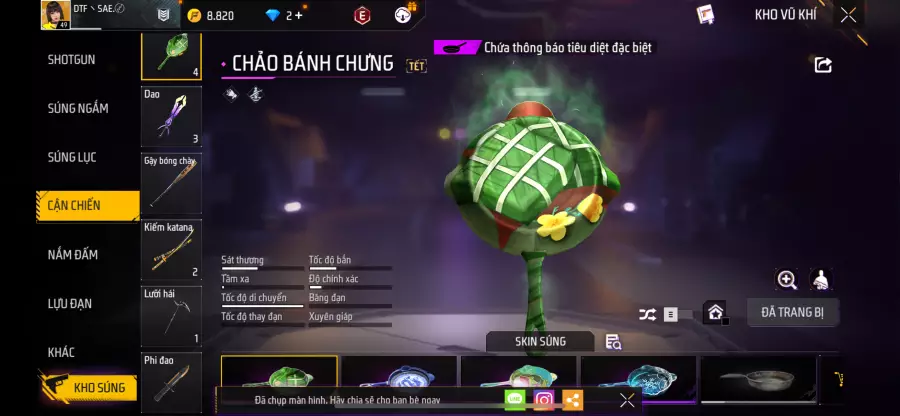
Task: Choose the Kiếm katana weapon
Action: coord(171,249)
